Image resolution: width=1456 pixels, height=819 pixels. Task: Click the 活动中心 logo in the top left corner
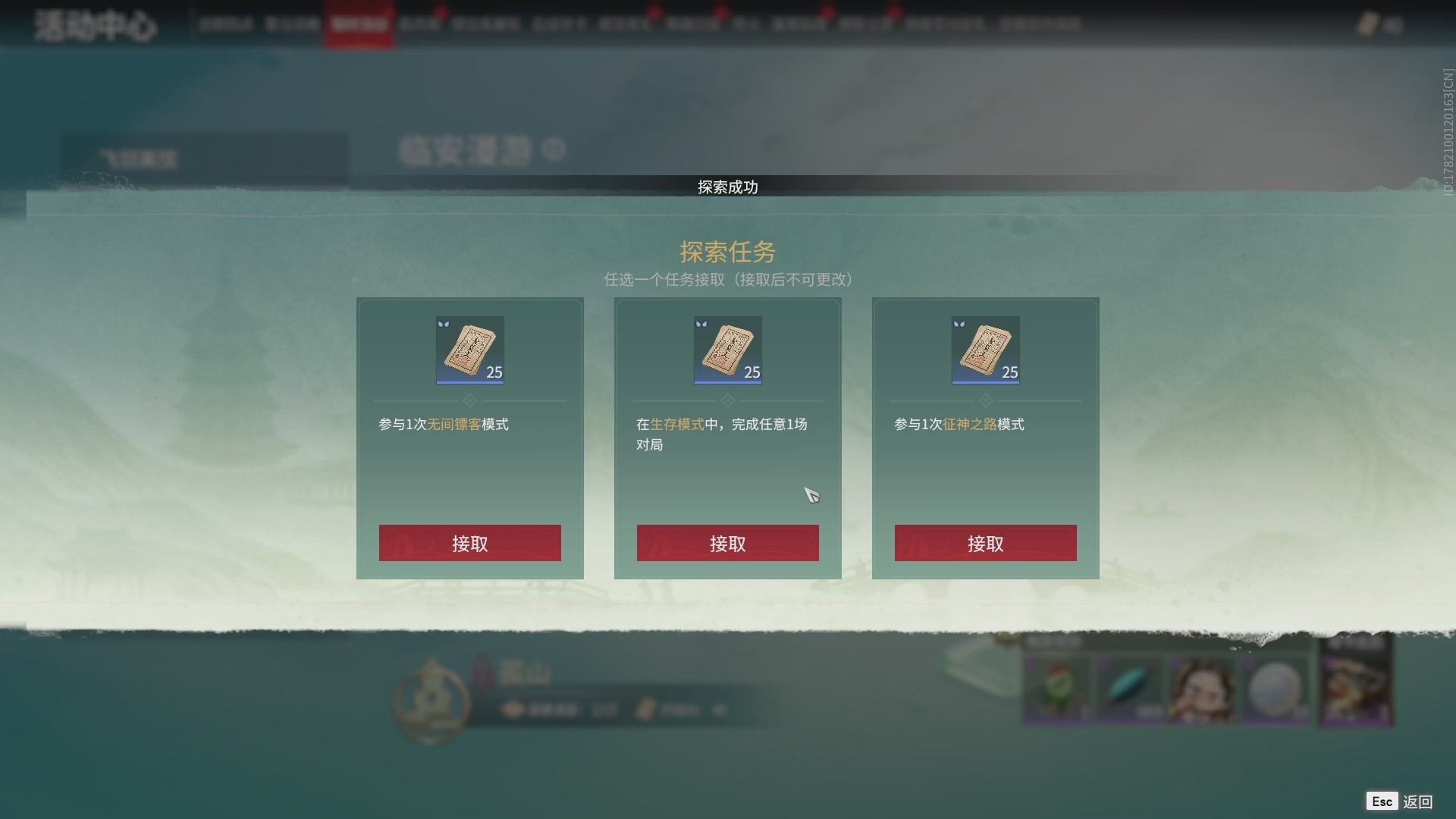(94, 25)
